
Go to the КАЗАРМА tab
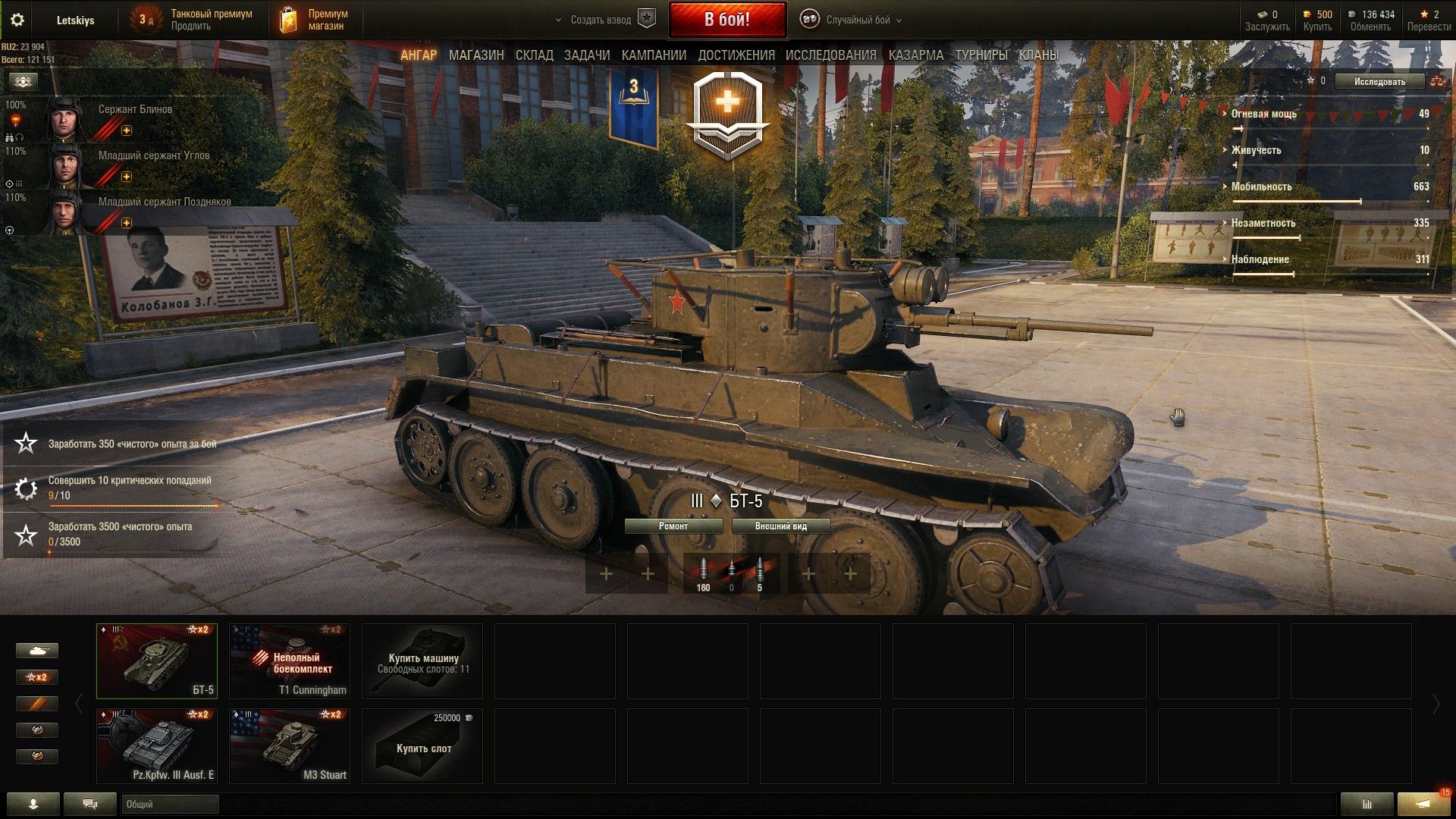coord(916,55)
